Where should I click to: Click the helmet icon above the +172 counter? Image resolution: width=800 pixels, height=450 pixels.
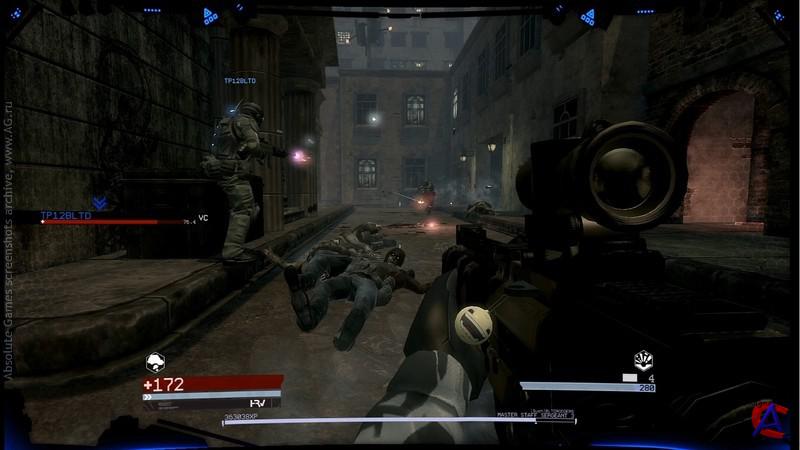(156, 364)
